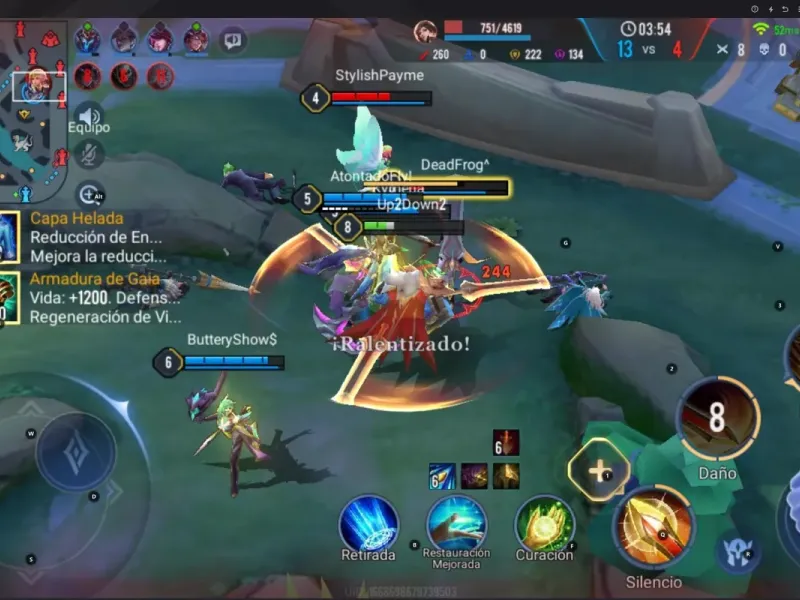
Task: Toggle the muted microphone button
Action: point(89,154)
